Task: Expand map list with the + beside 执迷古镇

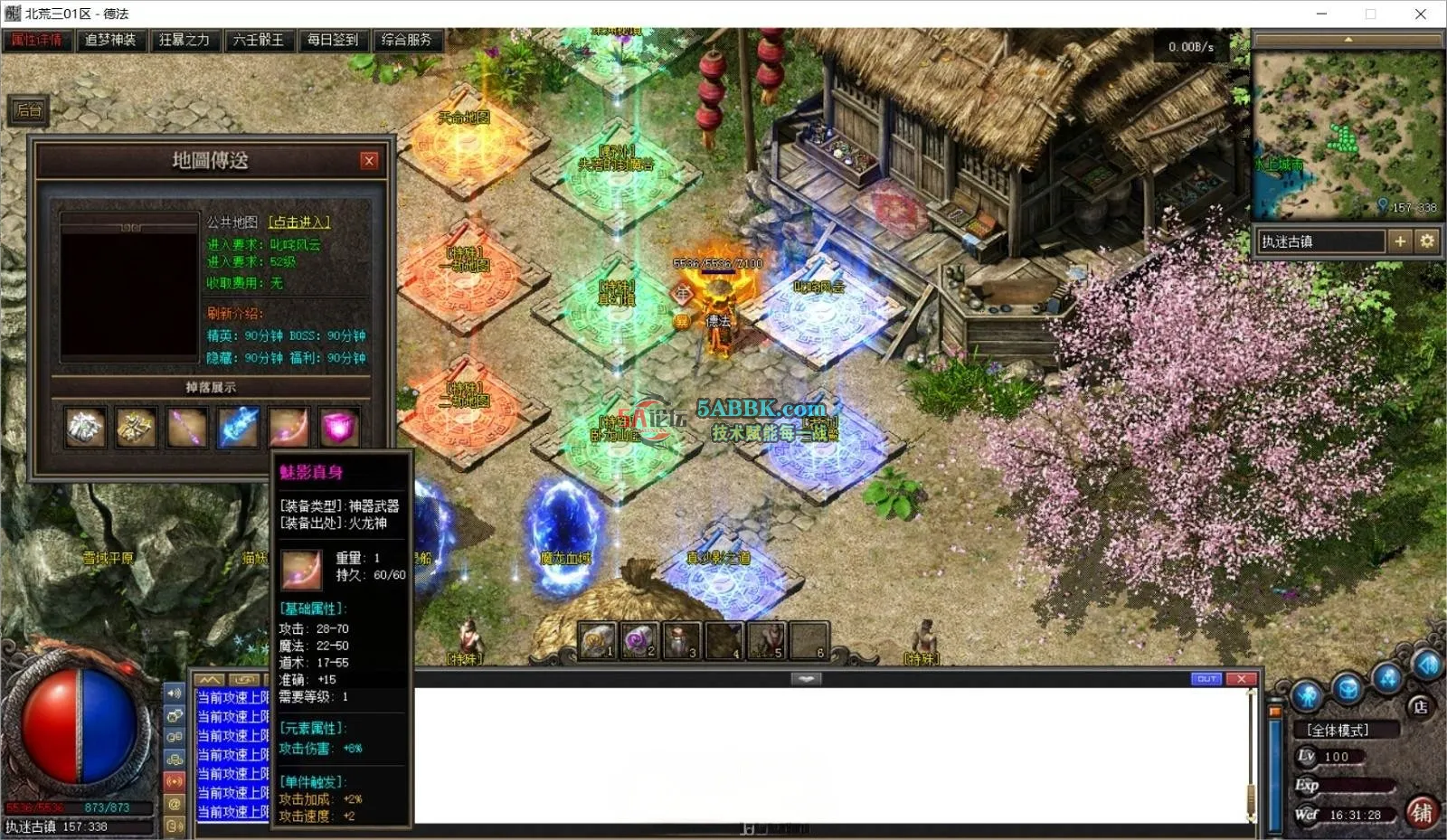Action: coord(1400,241)
